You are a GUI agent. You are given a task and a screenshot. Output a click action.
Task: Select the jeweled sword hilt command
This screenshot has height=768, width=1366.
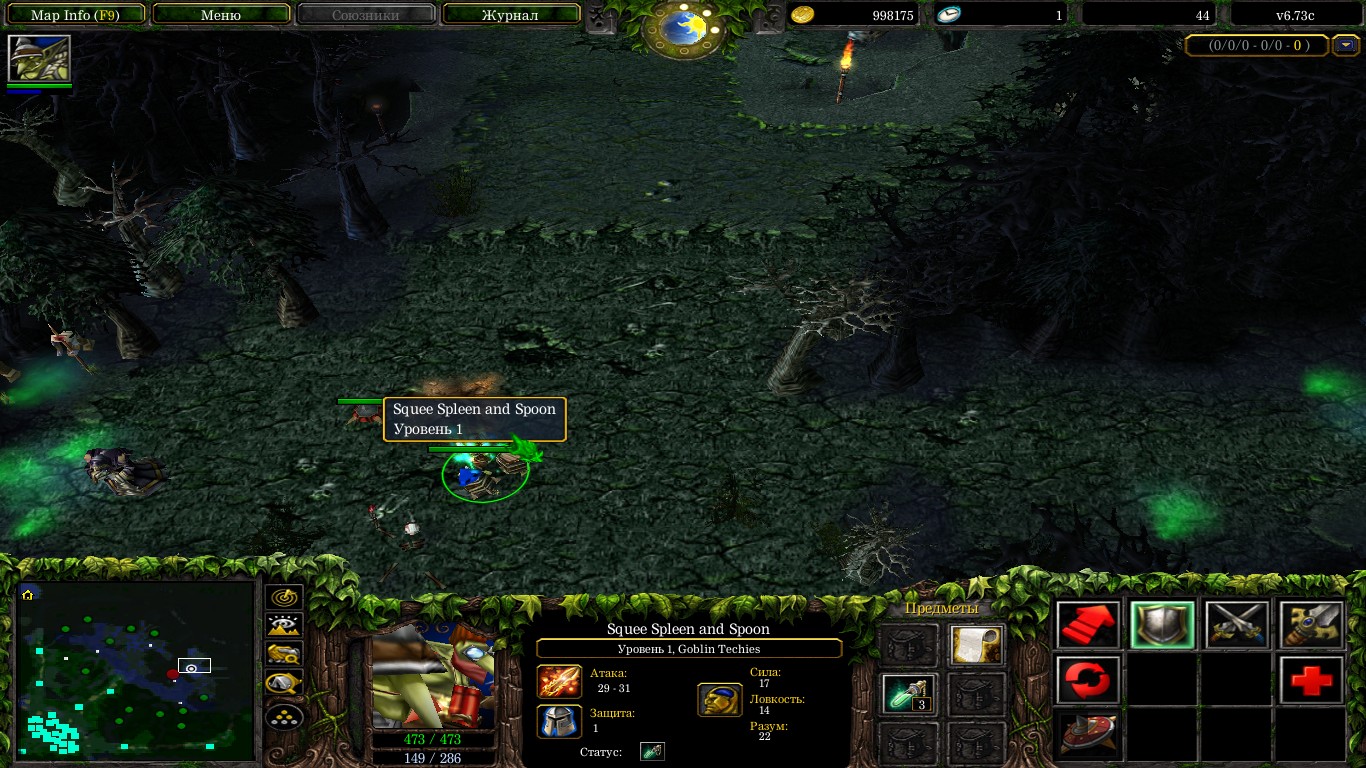1310,625
